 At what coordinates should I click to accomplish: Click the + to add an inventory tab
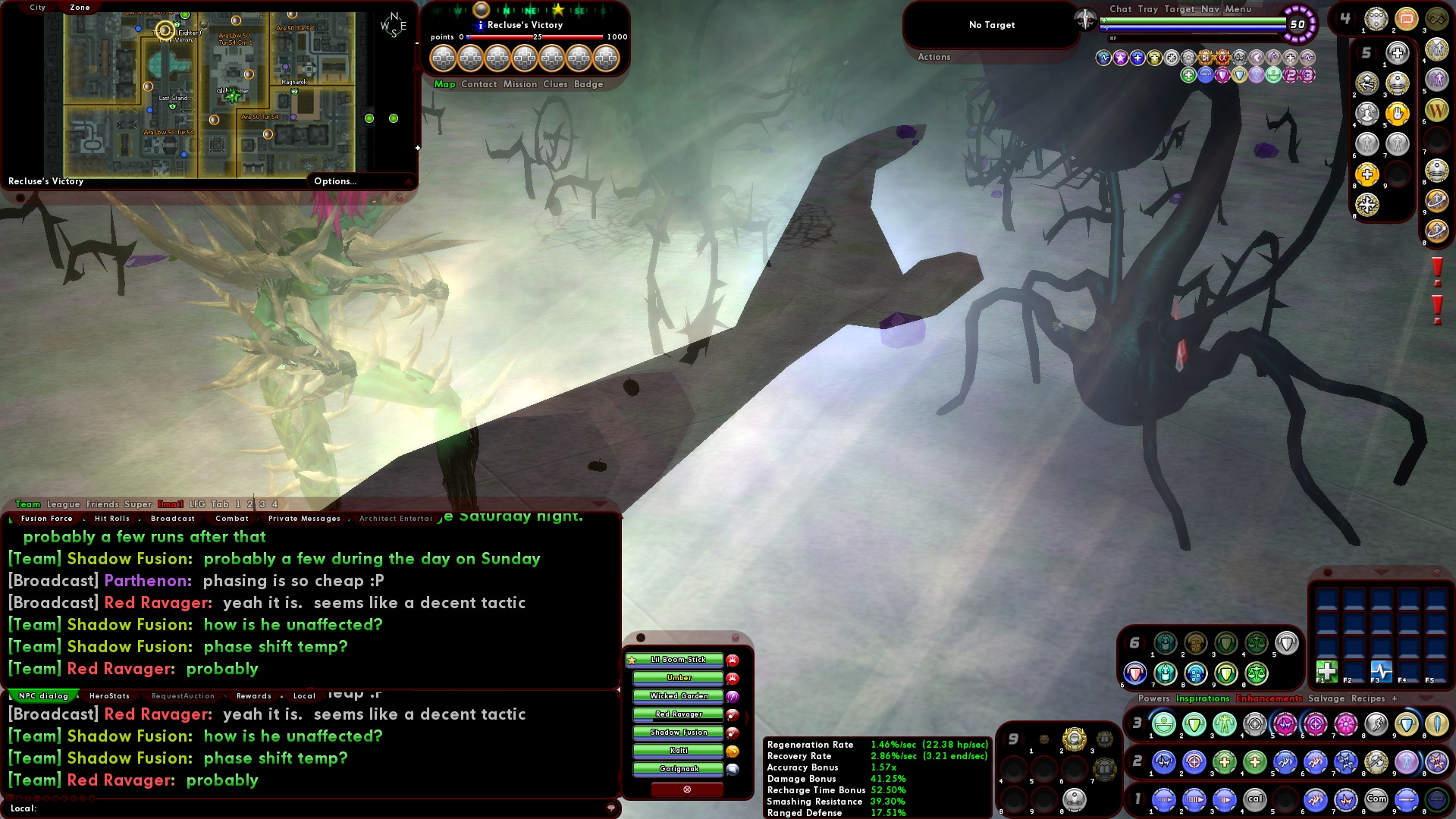coord(1395,698)
